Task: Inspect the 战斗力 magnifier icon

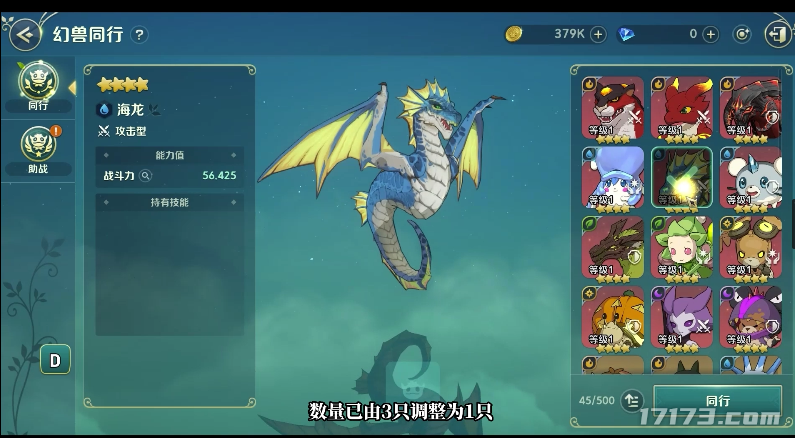Action: [x=146, y=175]
